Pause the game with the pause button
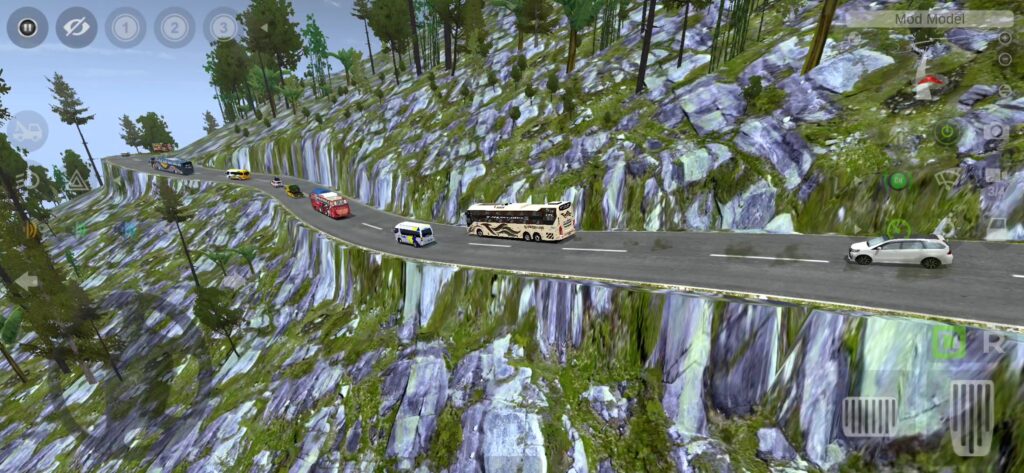This screenshot has height=473, width=1024. click(x=27, y=27)
